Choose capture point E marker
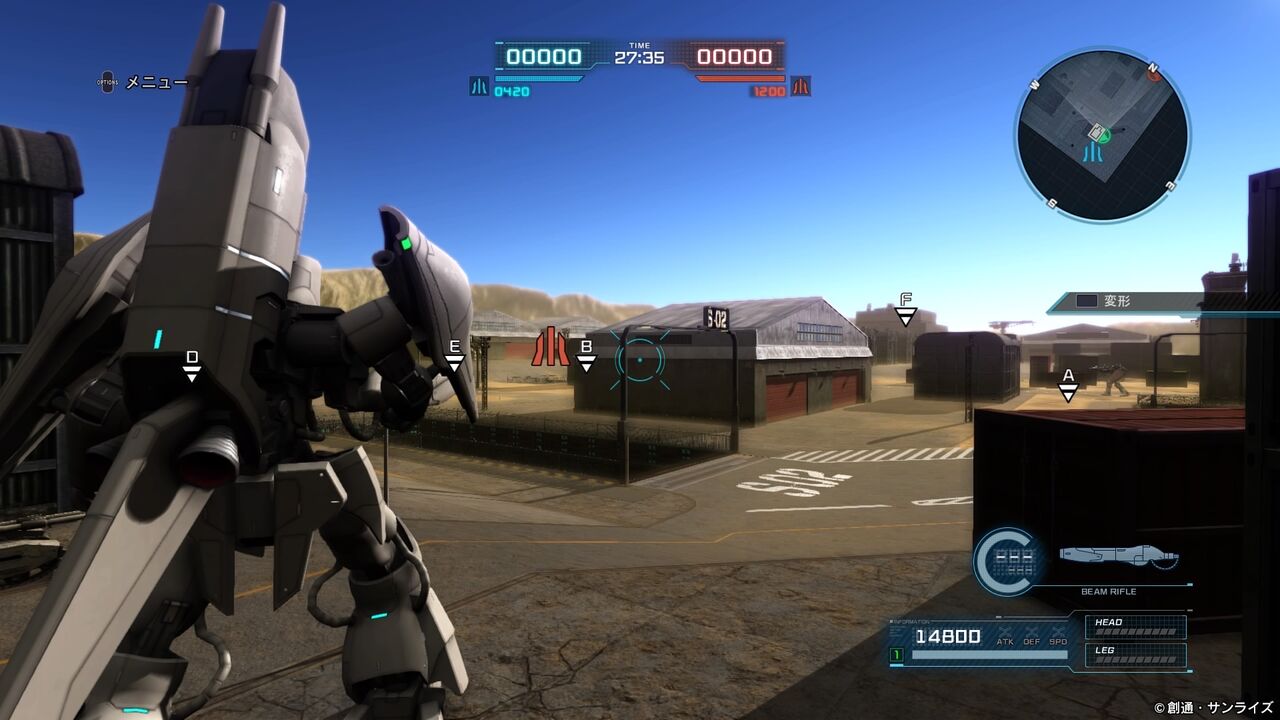 [454, 355]
